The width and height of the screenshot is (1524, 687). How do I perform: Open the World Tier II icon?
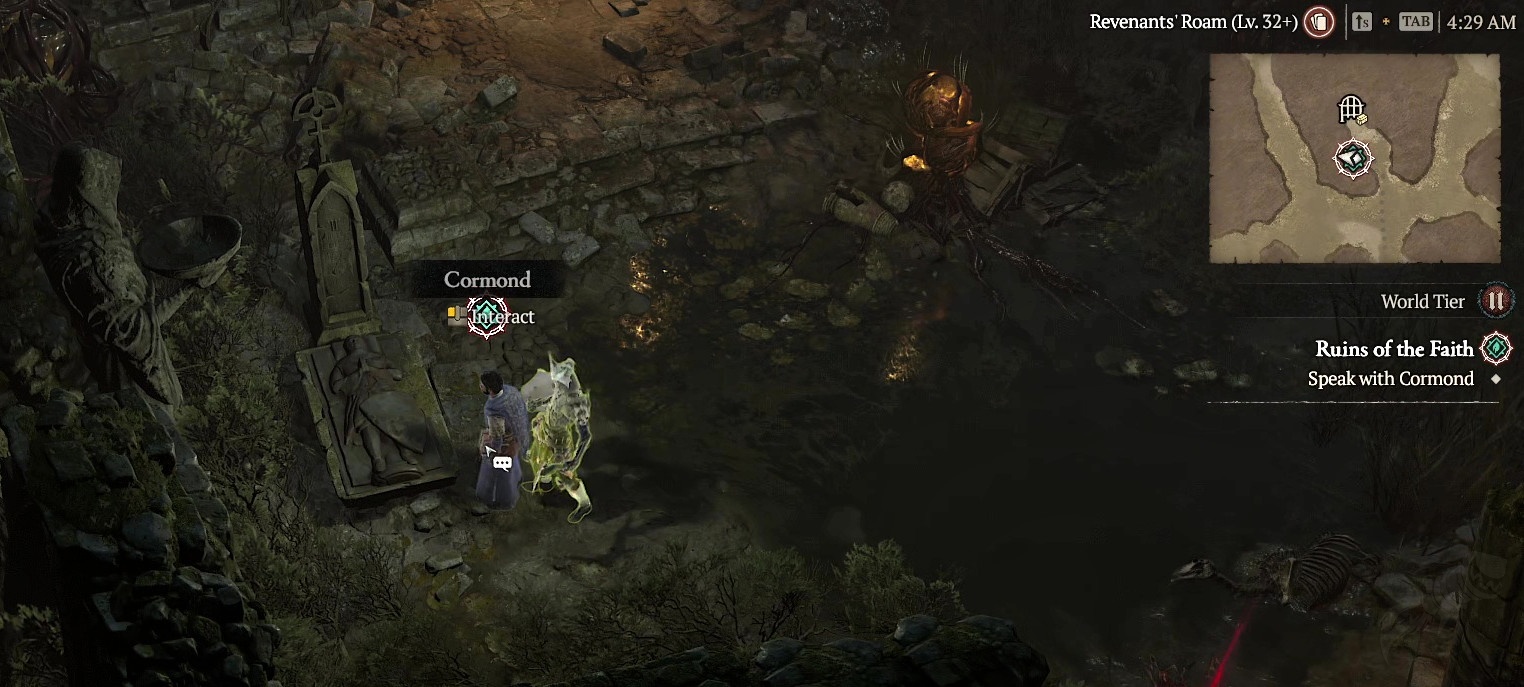pyautogui.click(x=1495, y=301)
